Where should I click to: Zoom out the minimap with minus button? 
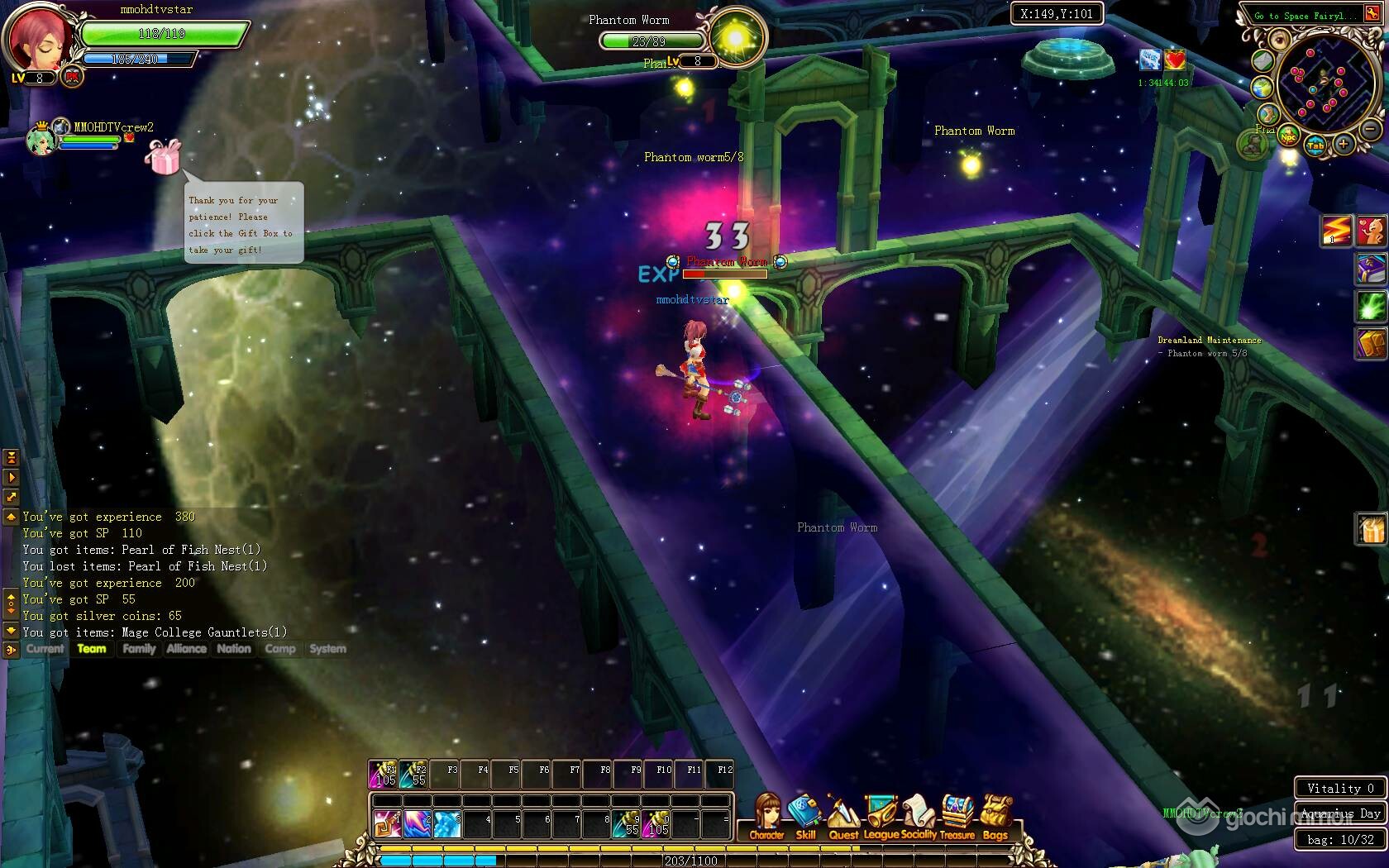pyautogui.click(x=1370, y=130)
